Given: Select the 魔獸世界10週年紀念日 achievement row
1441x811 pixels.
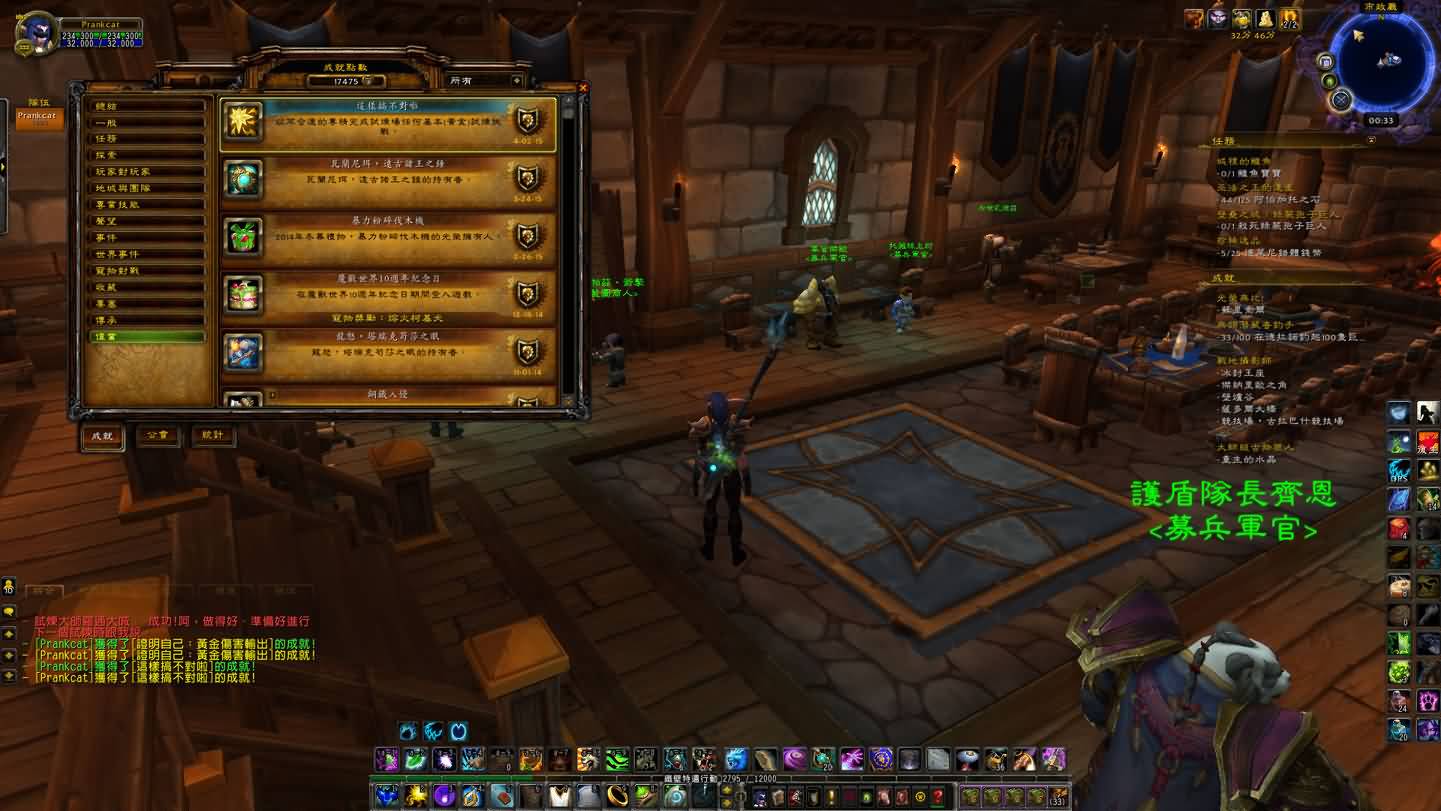Looking at the screenshot, I should 388,294.
